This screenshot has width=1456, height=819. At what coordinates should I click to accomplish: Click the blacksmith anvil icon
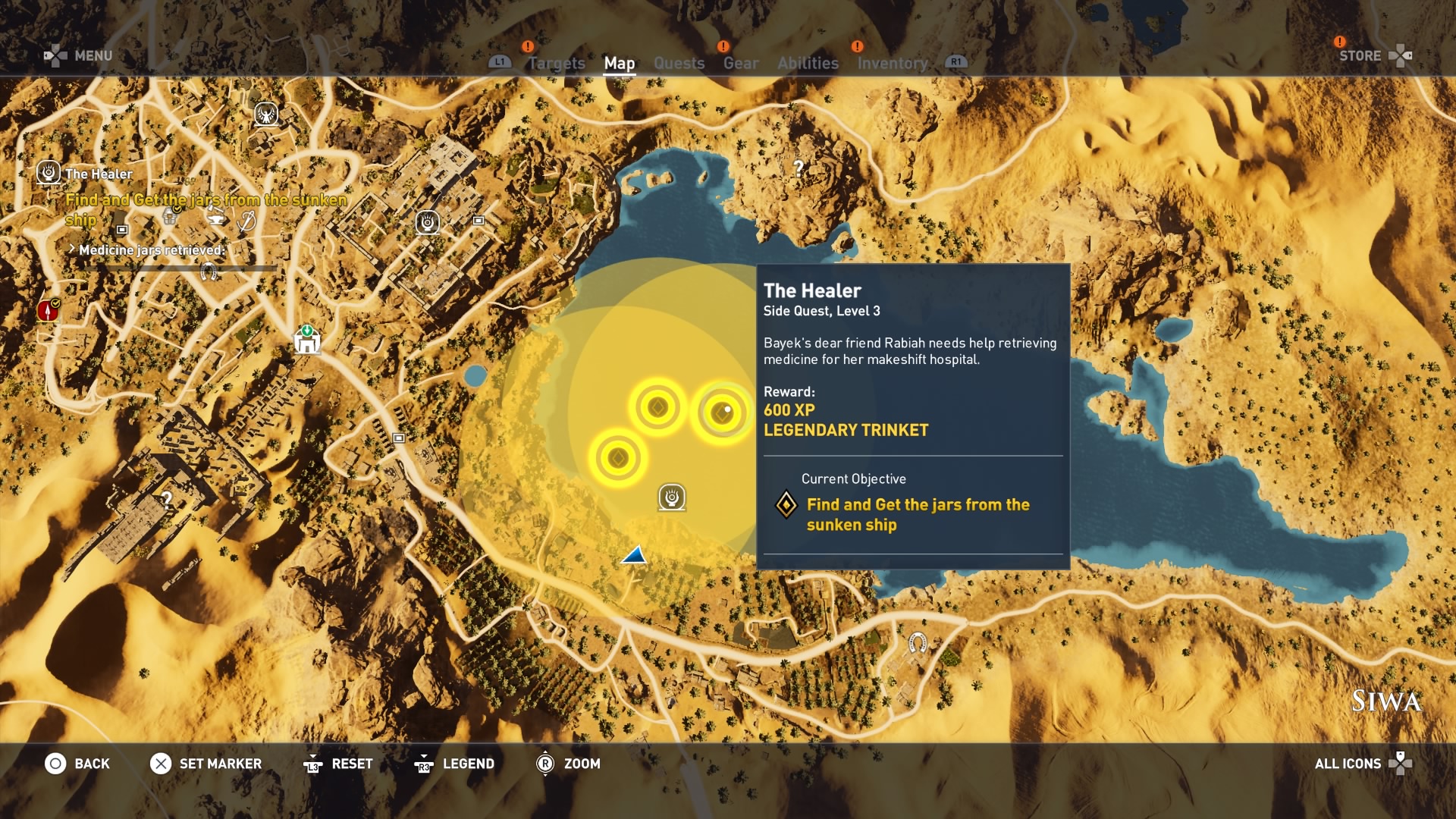pyautogui.click(x=215, y=219)
